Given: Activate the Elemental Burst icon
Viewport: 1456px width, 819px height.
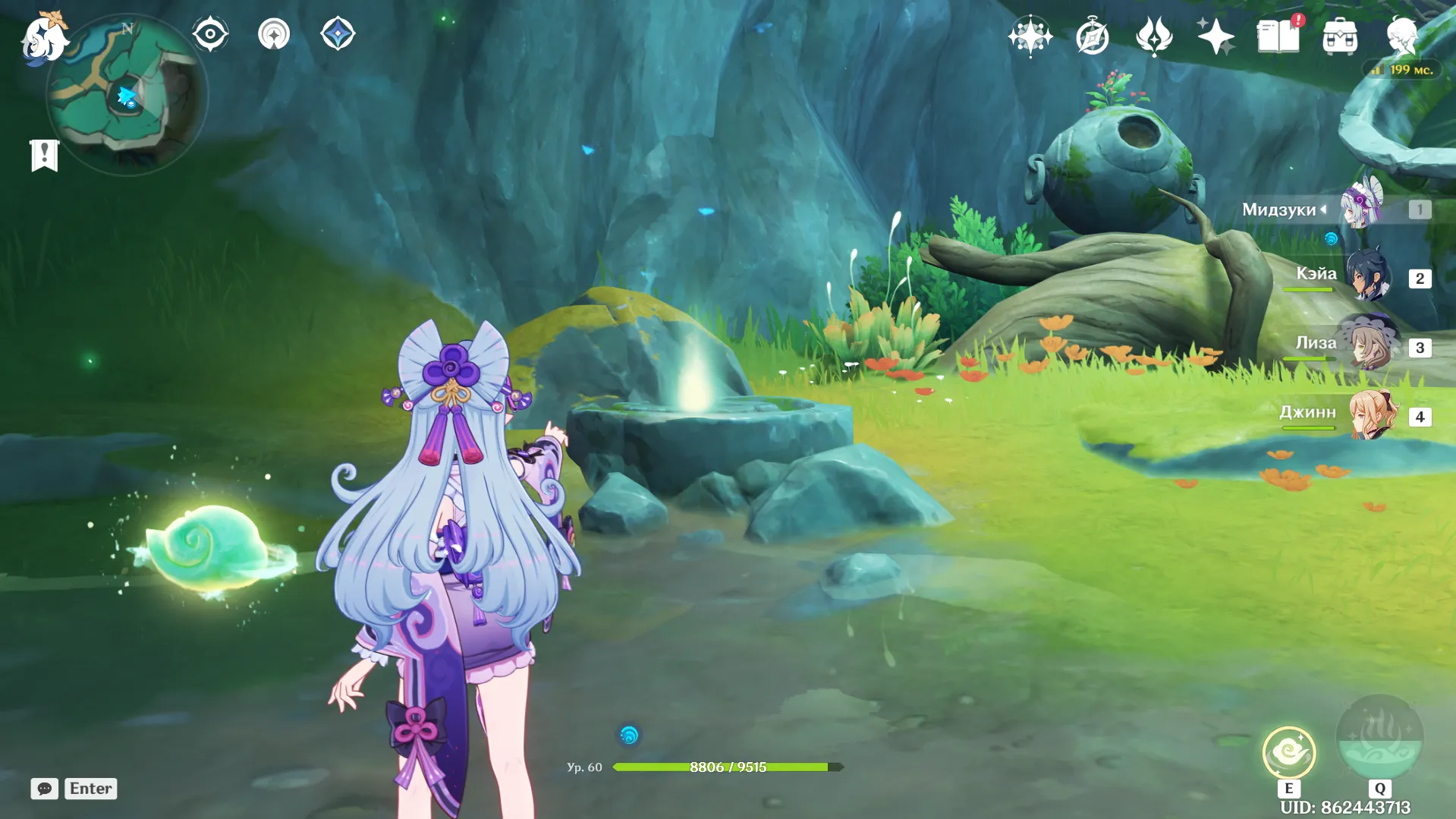Looking at the screenshot, I should tap(1379, 736).
